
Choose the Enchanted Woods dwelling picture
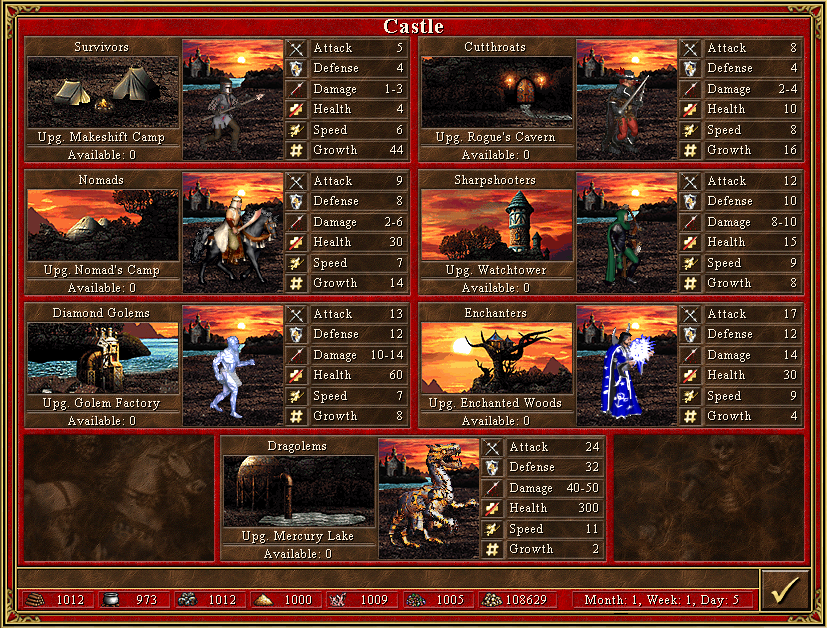click(497, 358)
